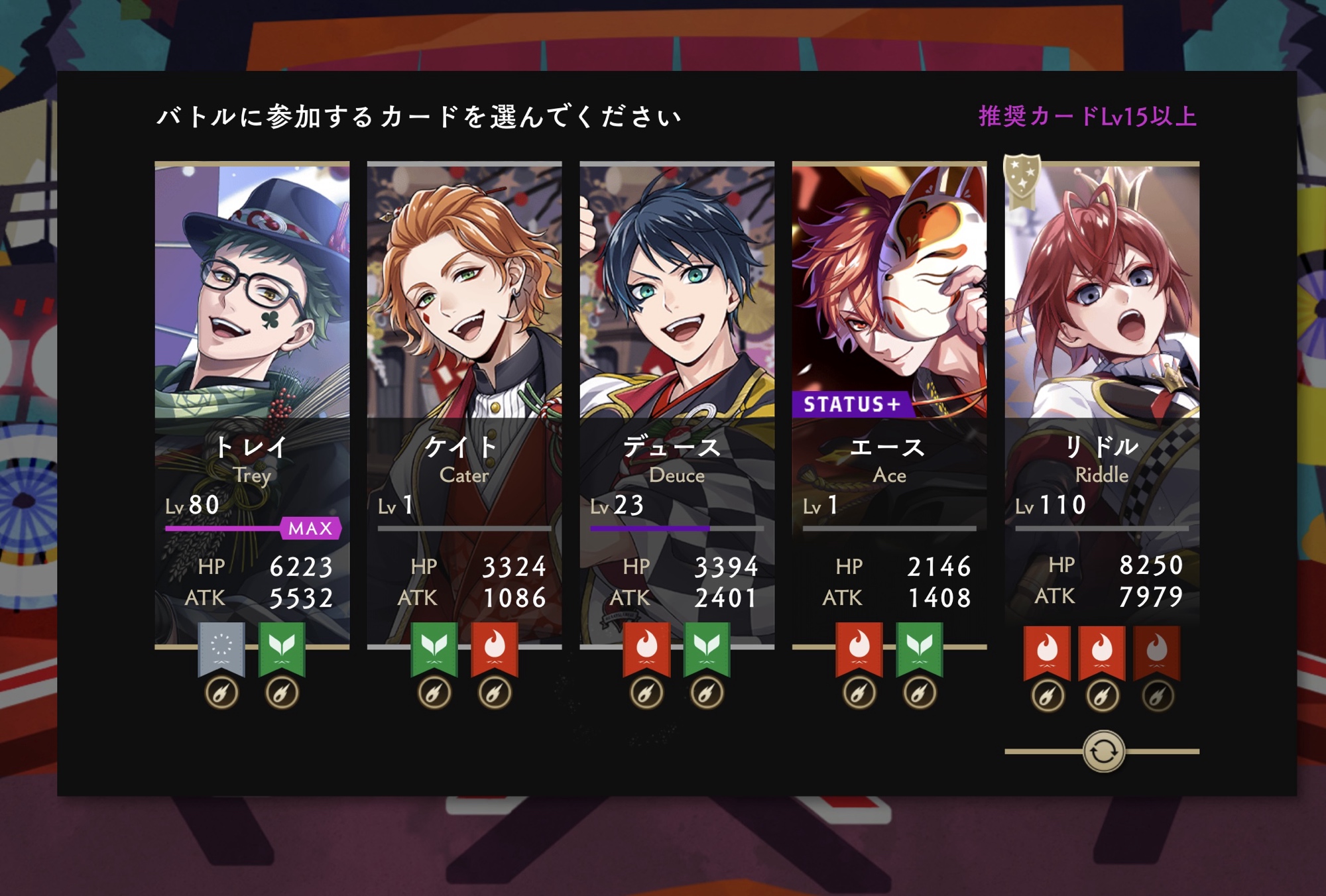Choose Riddle's dimmed fire magic flag
Viewport: 1326px width, 896px height.
pyautogui.click(x=1157, y=651)
